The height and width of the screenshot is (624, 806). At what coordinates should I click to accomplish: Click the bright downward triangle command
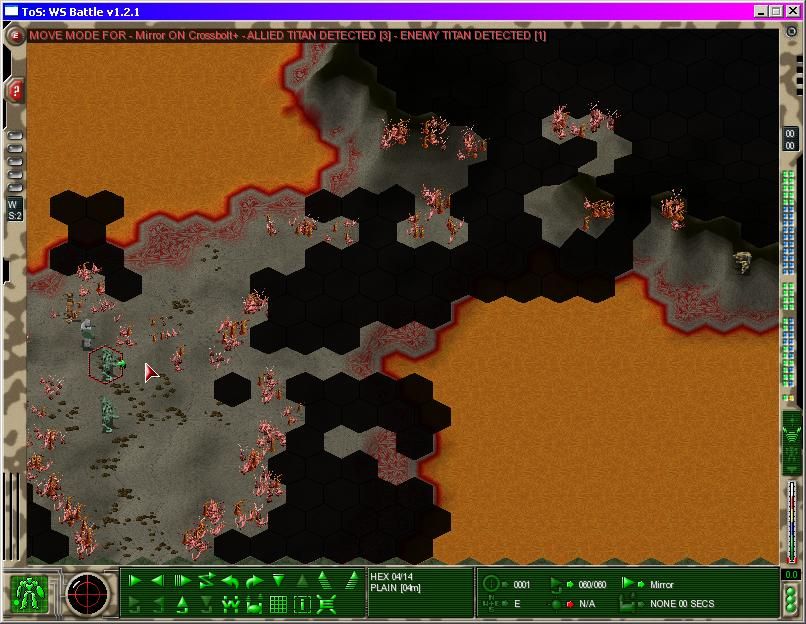(278, 581)
